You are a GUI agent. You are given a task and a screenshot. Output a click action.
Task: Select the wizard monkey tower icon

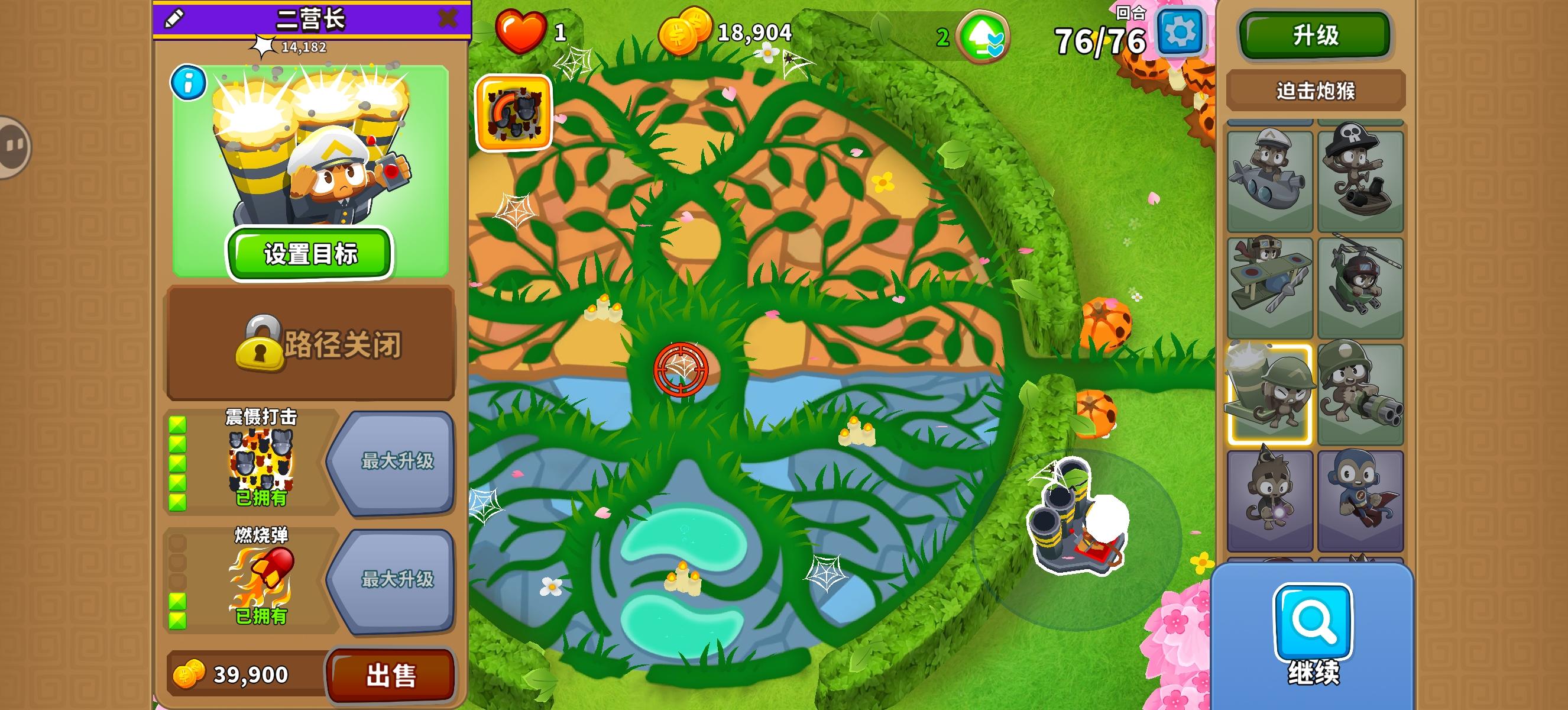click(1269, 493)
